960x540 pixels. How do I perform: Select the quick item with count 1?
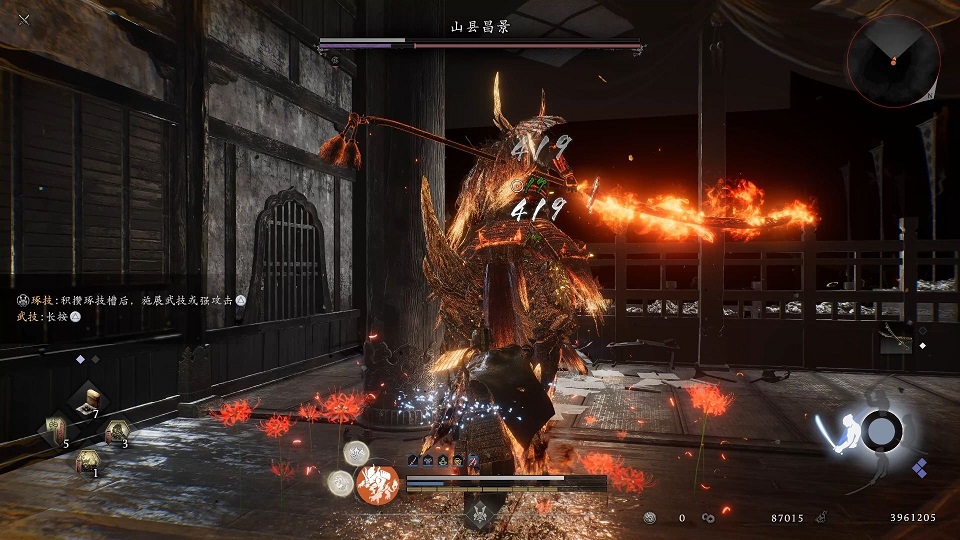click(88, 462)
